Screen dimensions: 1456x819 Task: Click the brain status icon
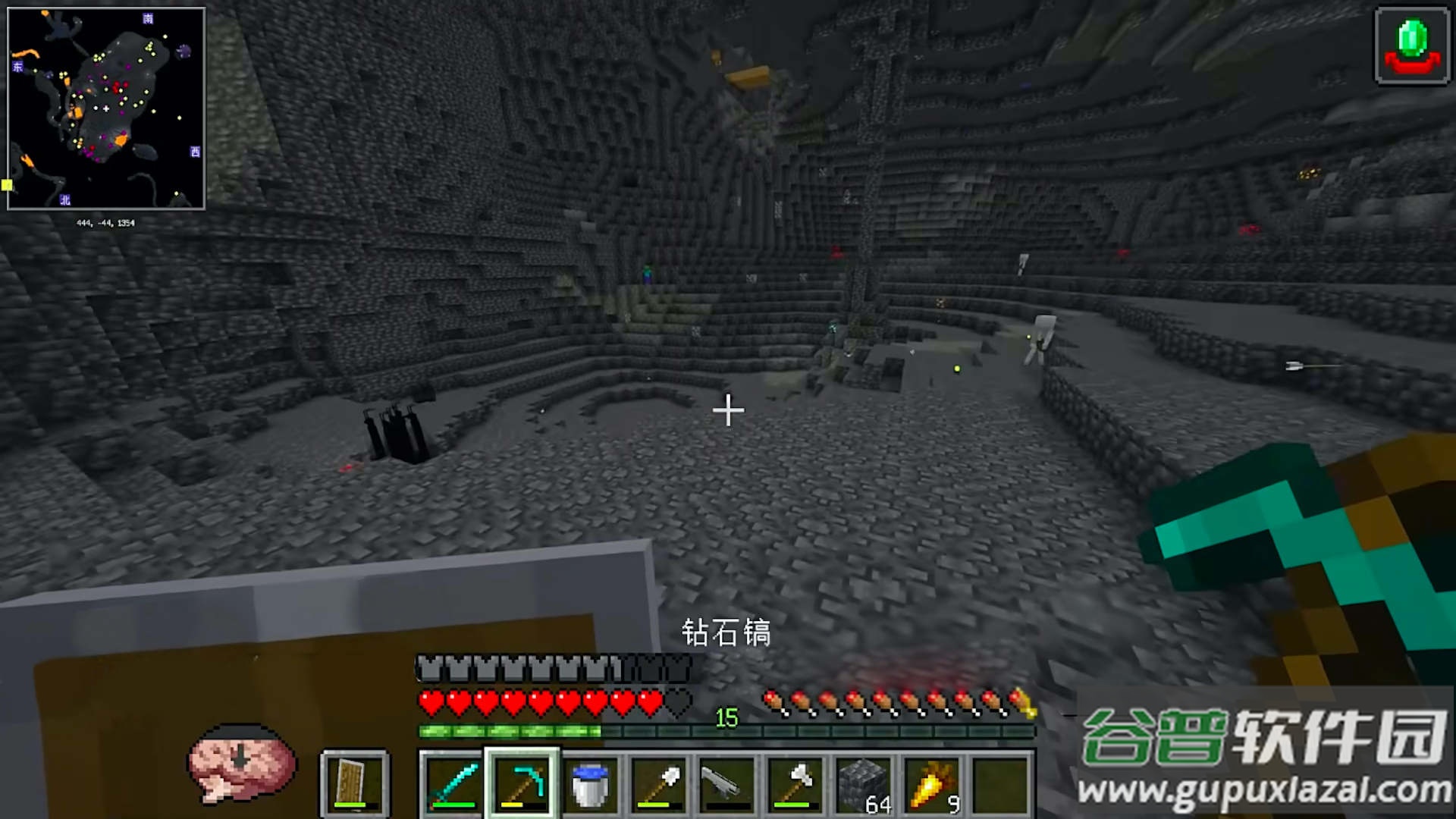tap(241, 762)
